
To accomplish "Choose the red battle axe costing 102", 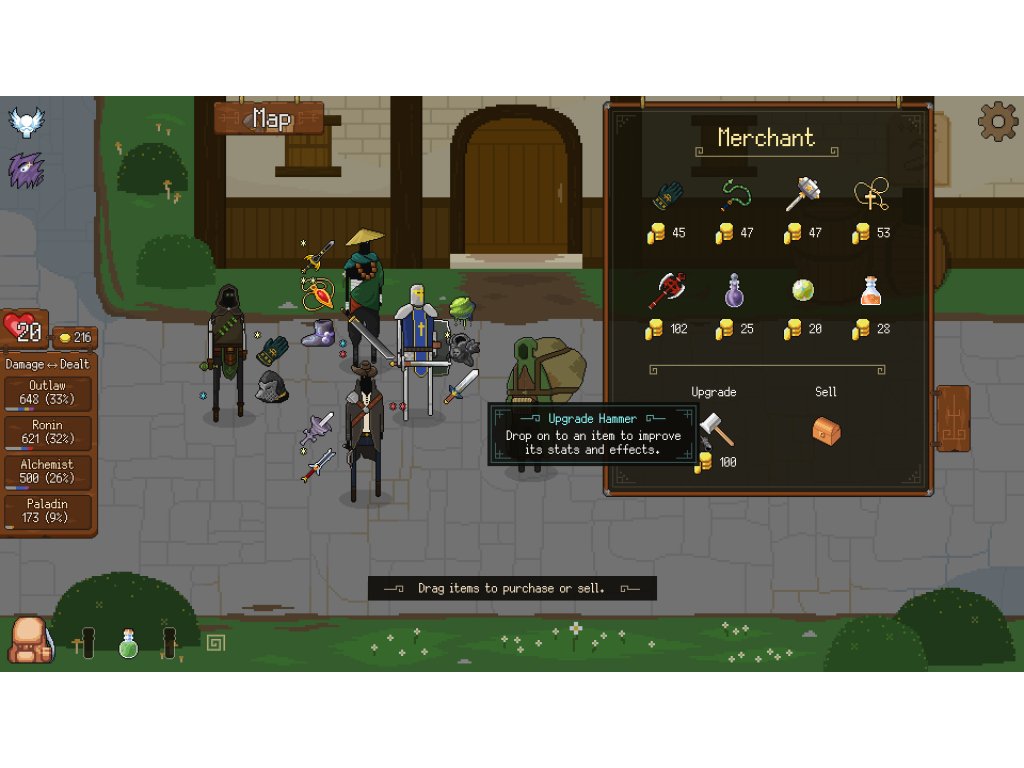I will pyautogui.click(x=666, y=290).
